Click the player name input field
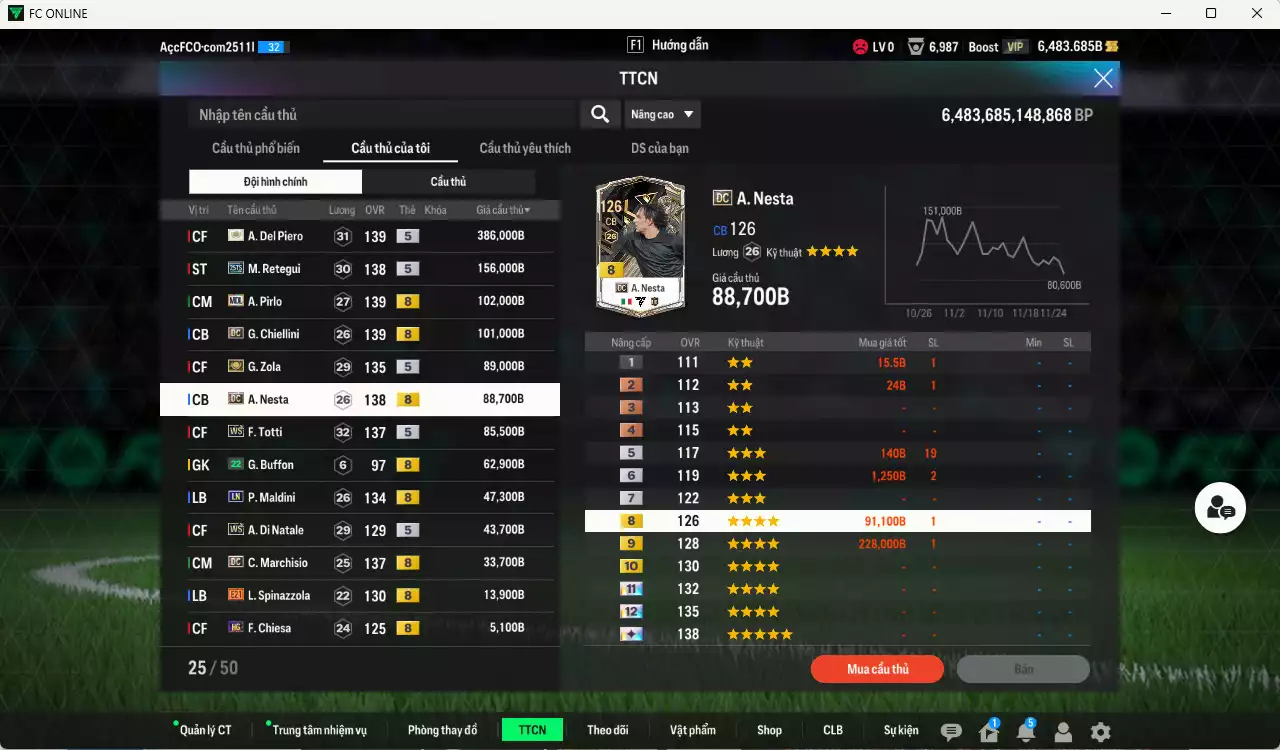The width and height of the screenshot is (1280, 750). (x=380, y=114)
